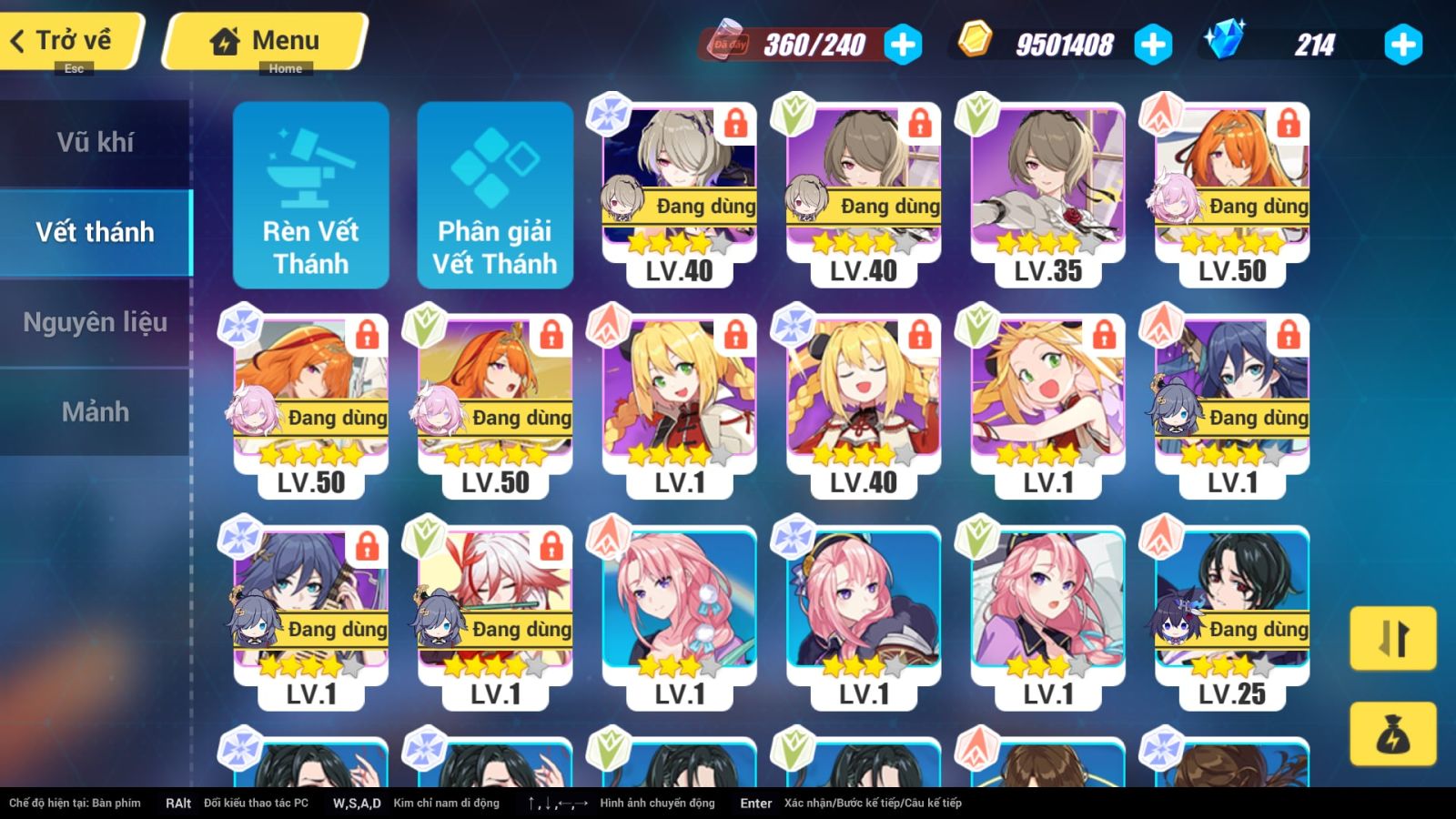Open the Nguyên liệu tab

[96, 322]
